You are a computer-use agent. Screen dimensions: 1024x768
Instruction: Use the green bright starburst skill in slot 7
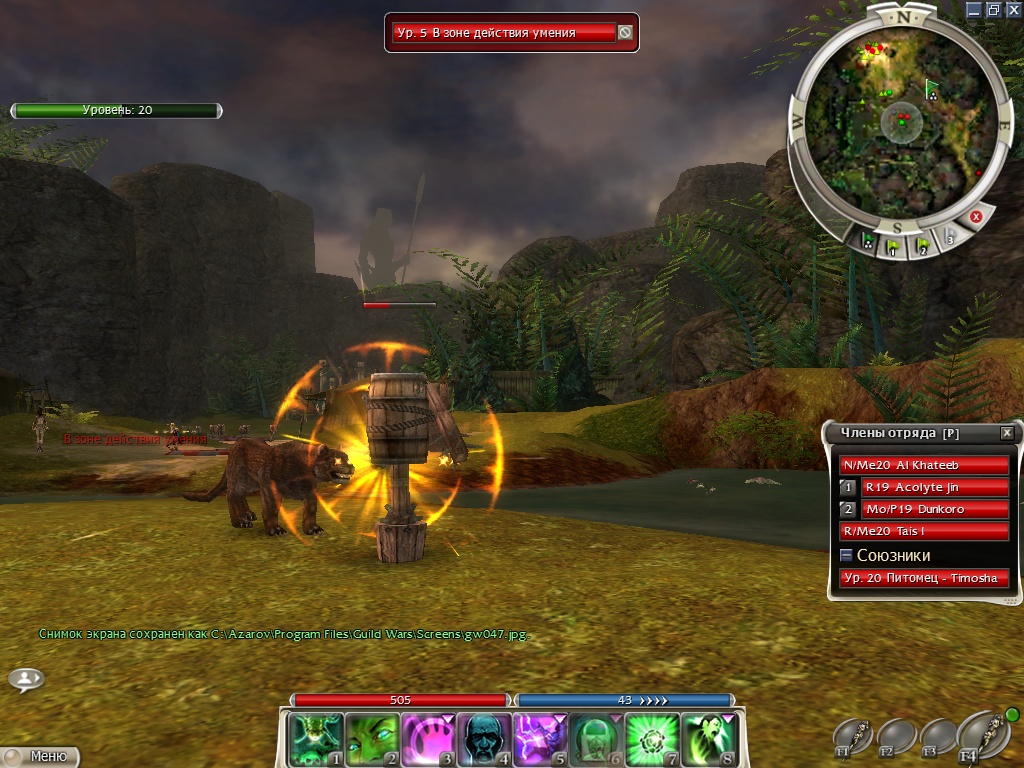coord(652,739)
